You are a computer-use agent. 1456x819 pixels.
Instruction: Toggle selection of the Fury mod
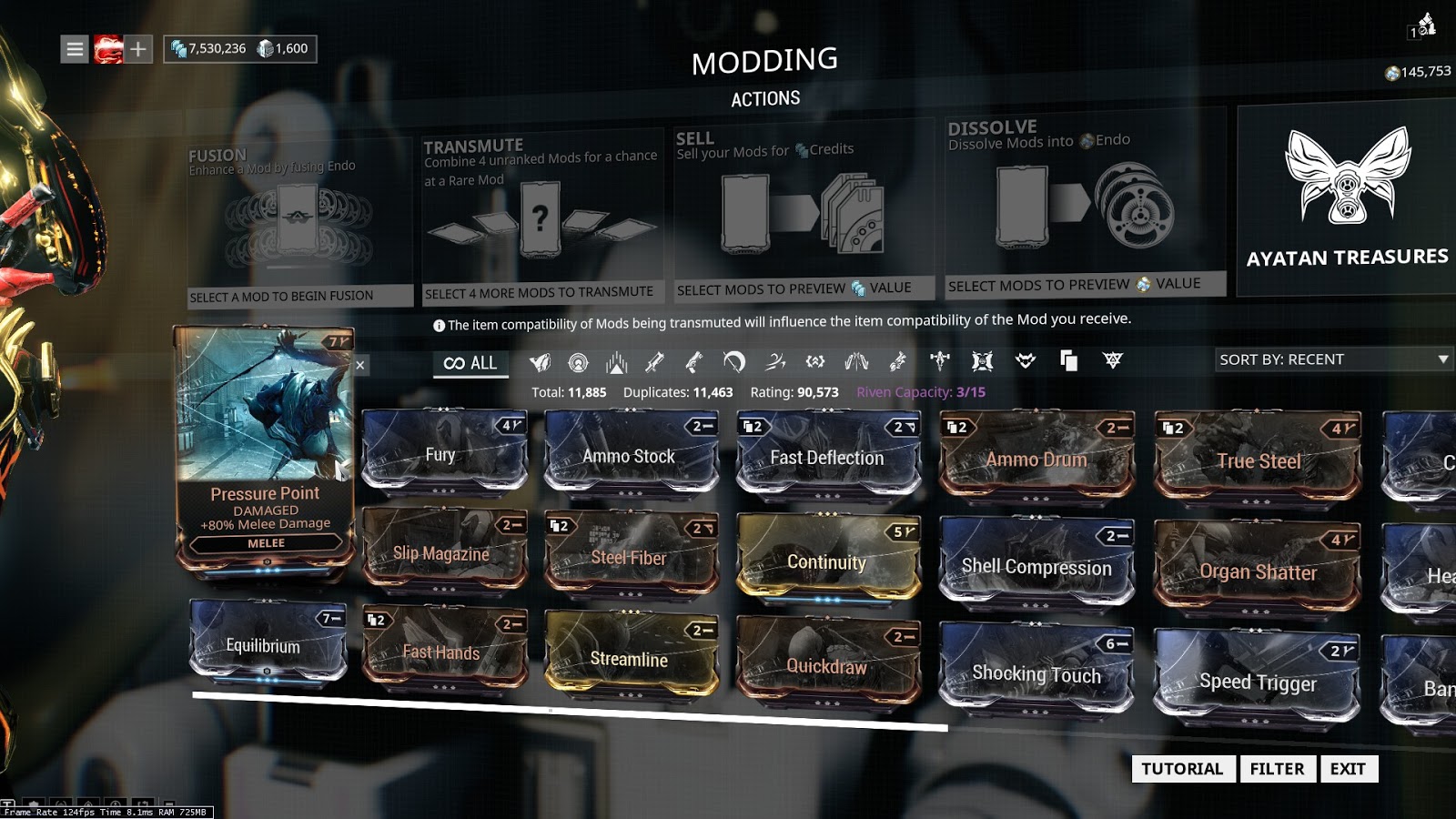(443, 450)
